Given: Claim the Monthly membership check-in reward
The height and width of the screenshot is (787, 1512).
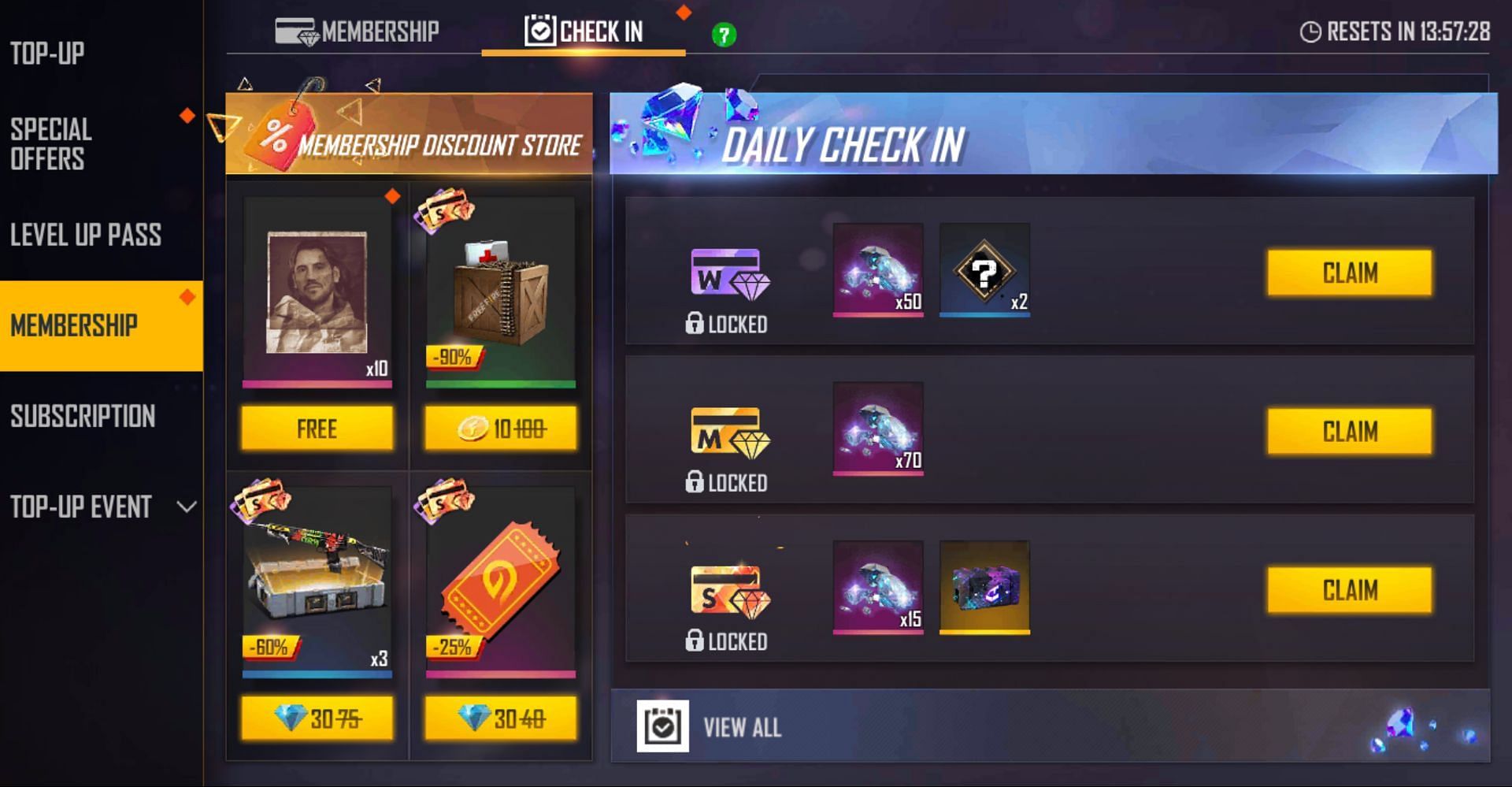Looking at the screenshot, I should coord(1349,432).
